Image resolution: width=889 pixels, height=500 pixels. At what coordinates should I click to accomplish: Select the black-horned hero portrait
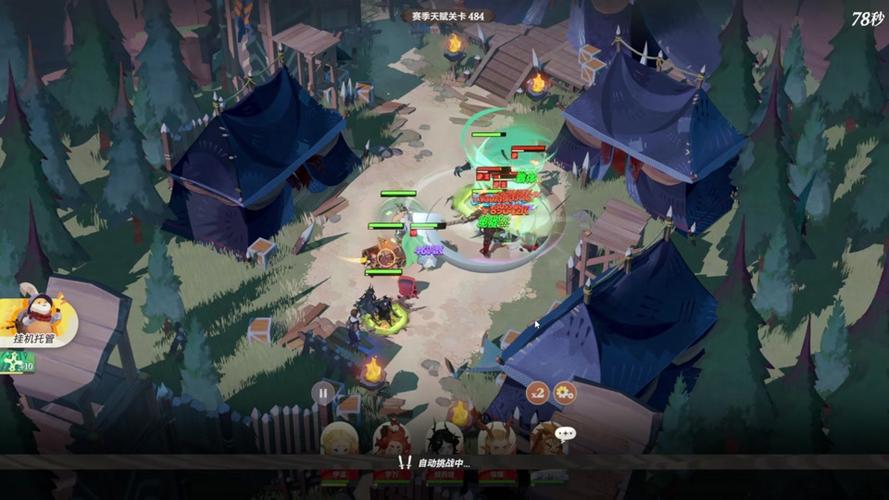click(444, 440)
